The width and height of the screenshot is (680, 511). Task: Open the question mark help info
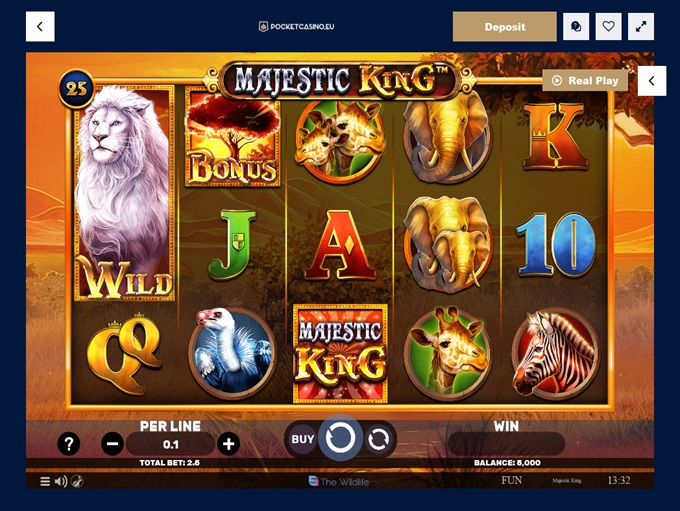68,444
